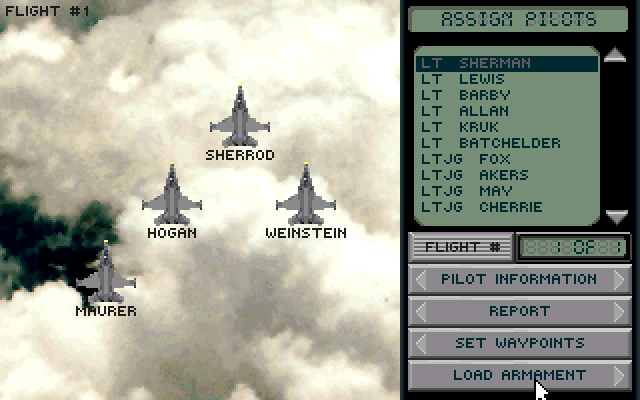The image size is (640, 400).
Task: Select Weinstein's aircraft in the formation
Action: pyautogui.click(x=305, y=196)
